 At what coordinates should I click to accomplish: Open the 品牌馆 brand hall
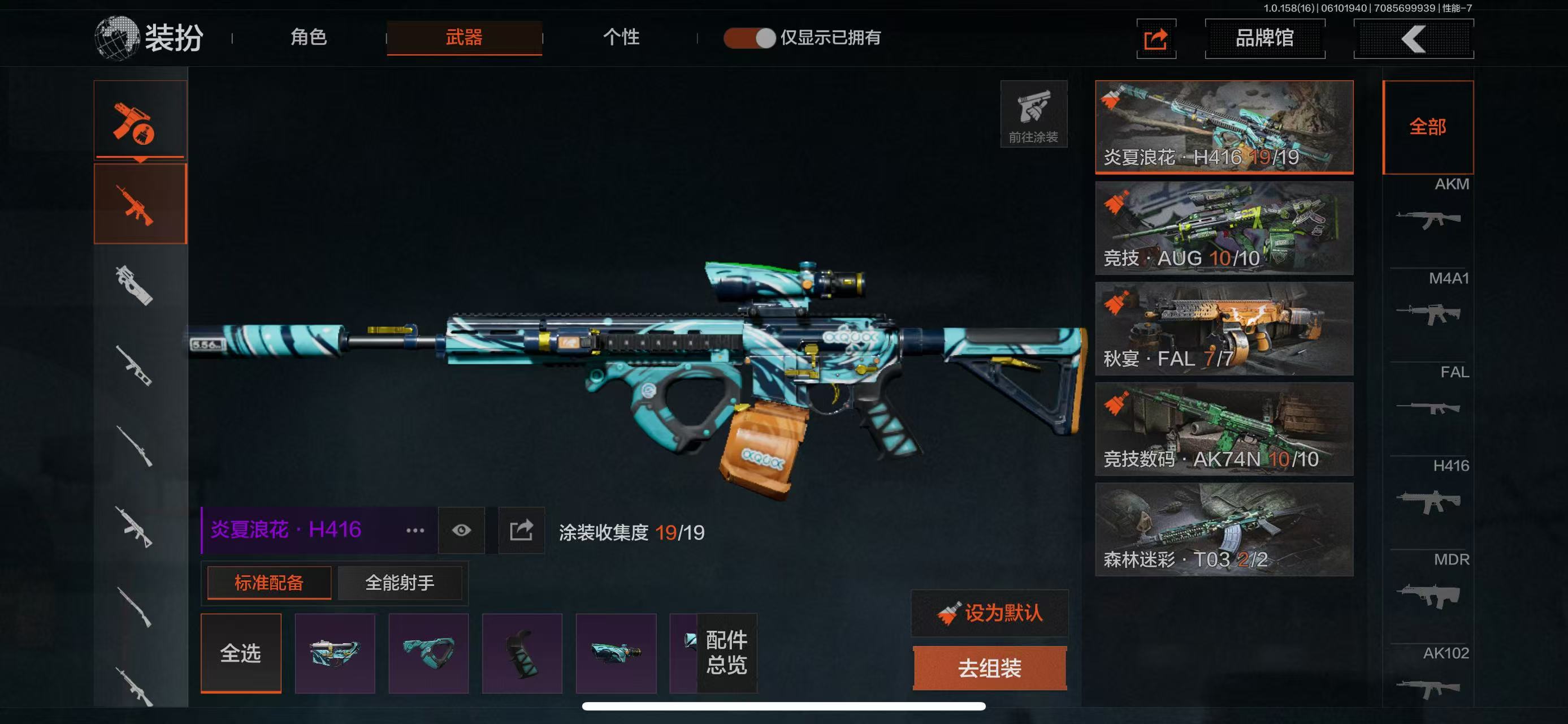tap(1264, 38)
